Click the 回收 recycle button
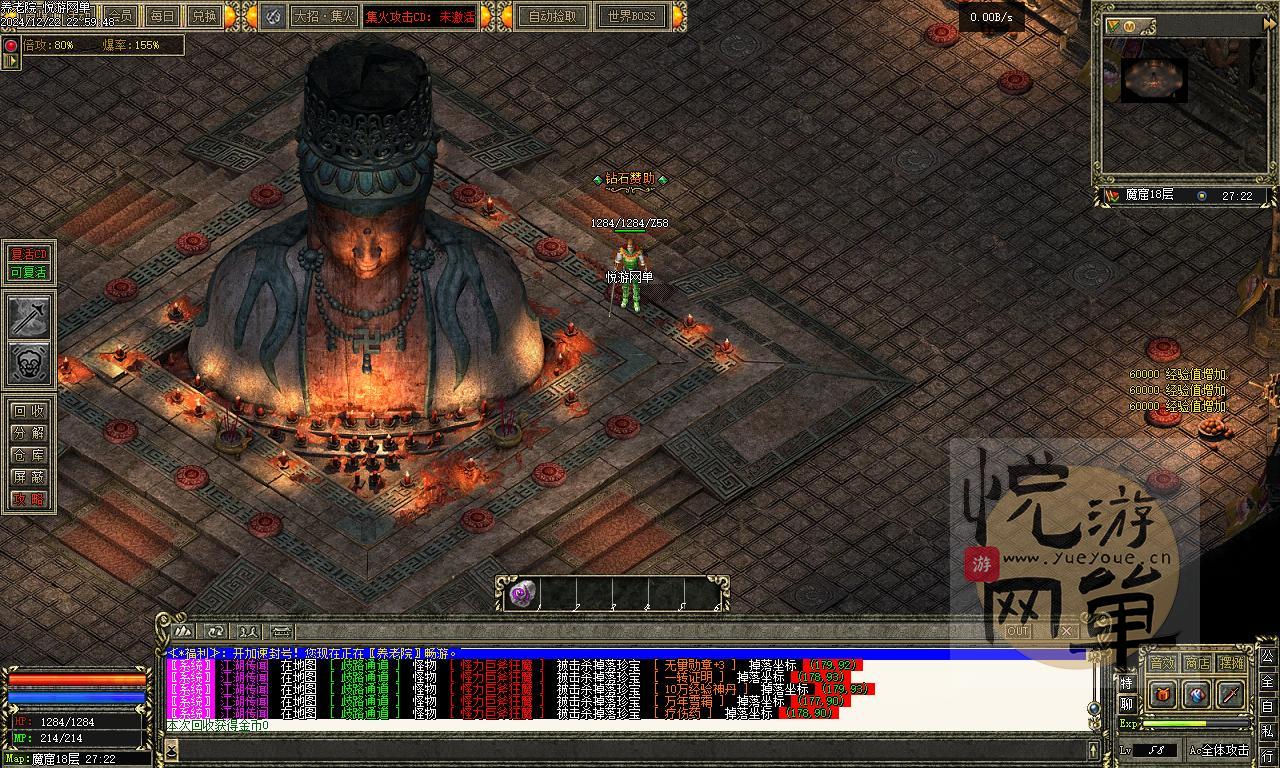The height and width of the screenshot is (768, 1280). (x=29, y=411)
